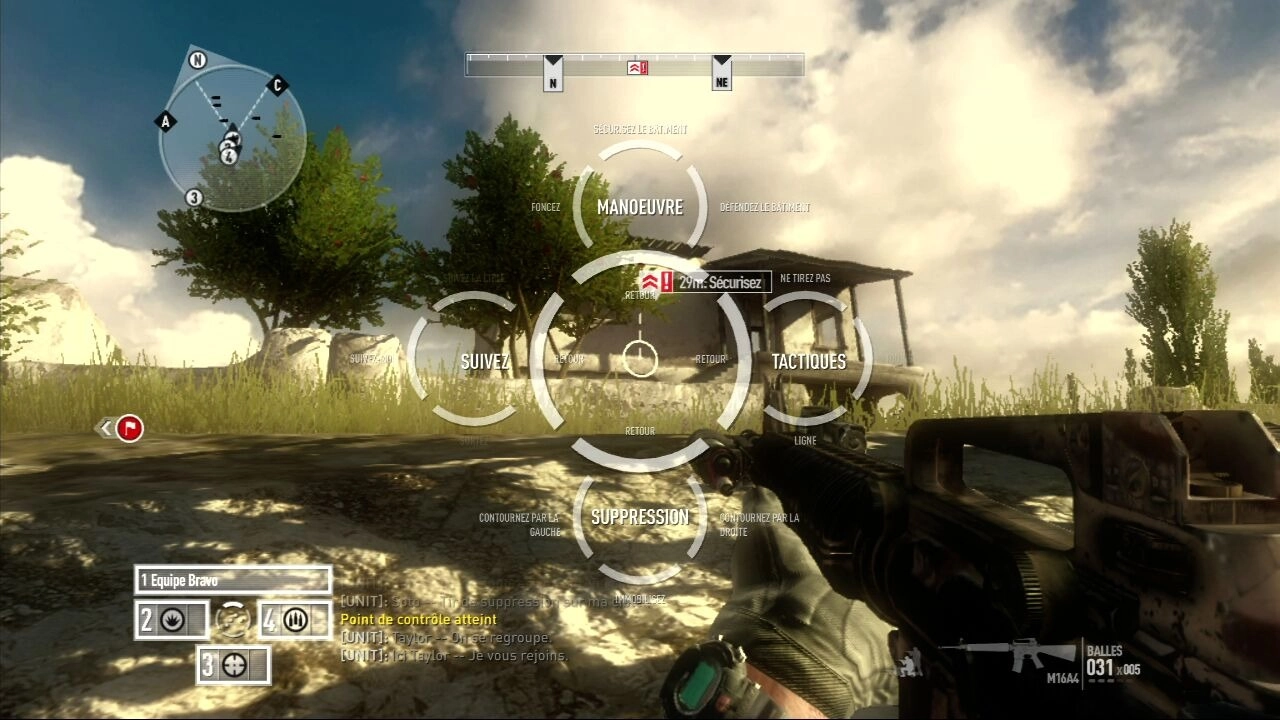This screenshot has width=1280, height=720.
Task: Click waypoint C diamond on the radar
Action: click(x=278, y=85)
